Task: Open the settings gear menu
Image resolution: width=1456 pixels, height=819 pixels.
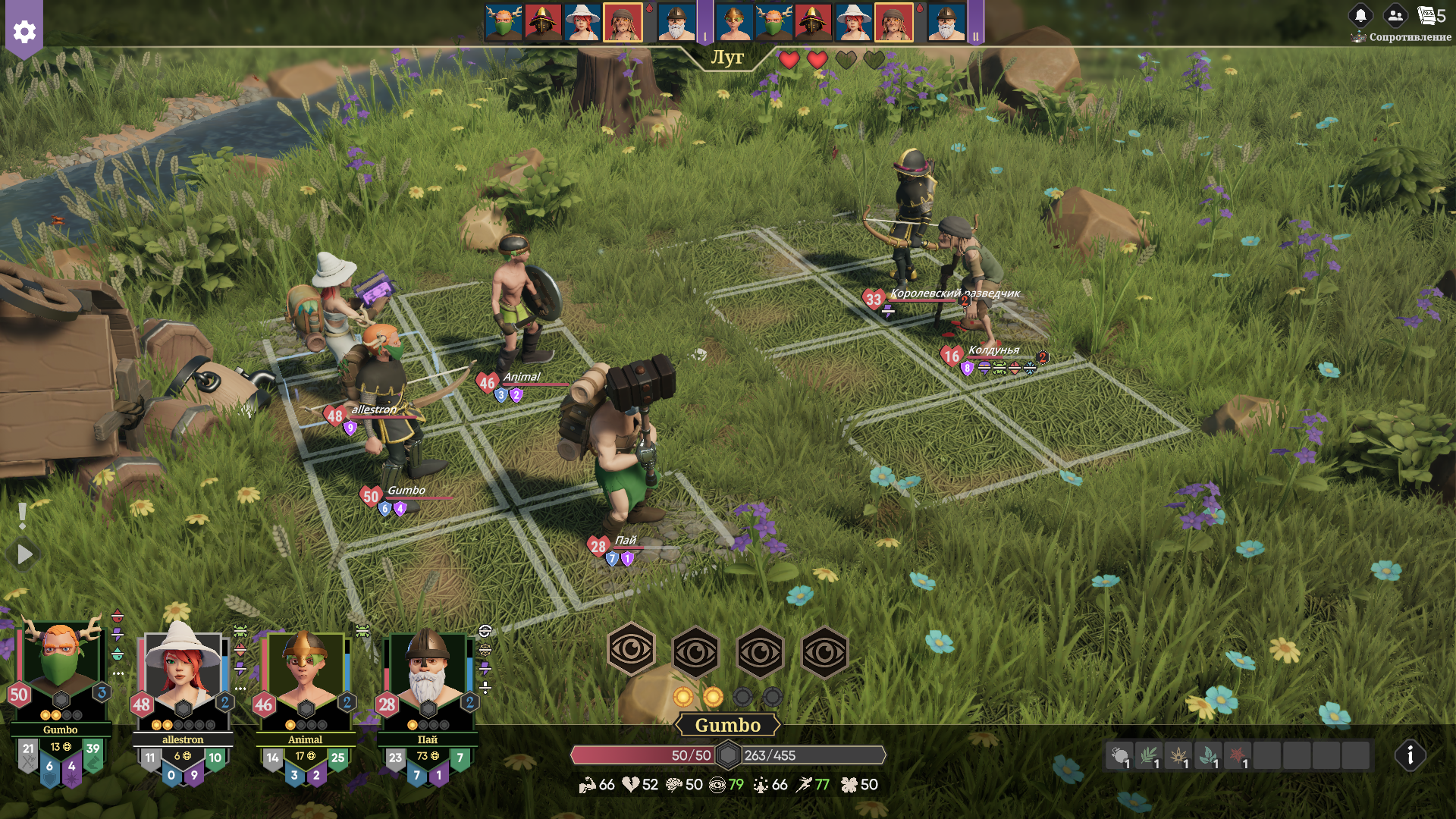Action: point(24,31)
